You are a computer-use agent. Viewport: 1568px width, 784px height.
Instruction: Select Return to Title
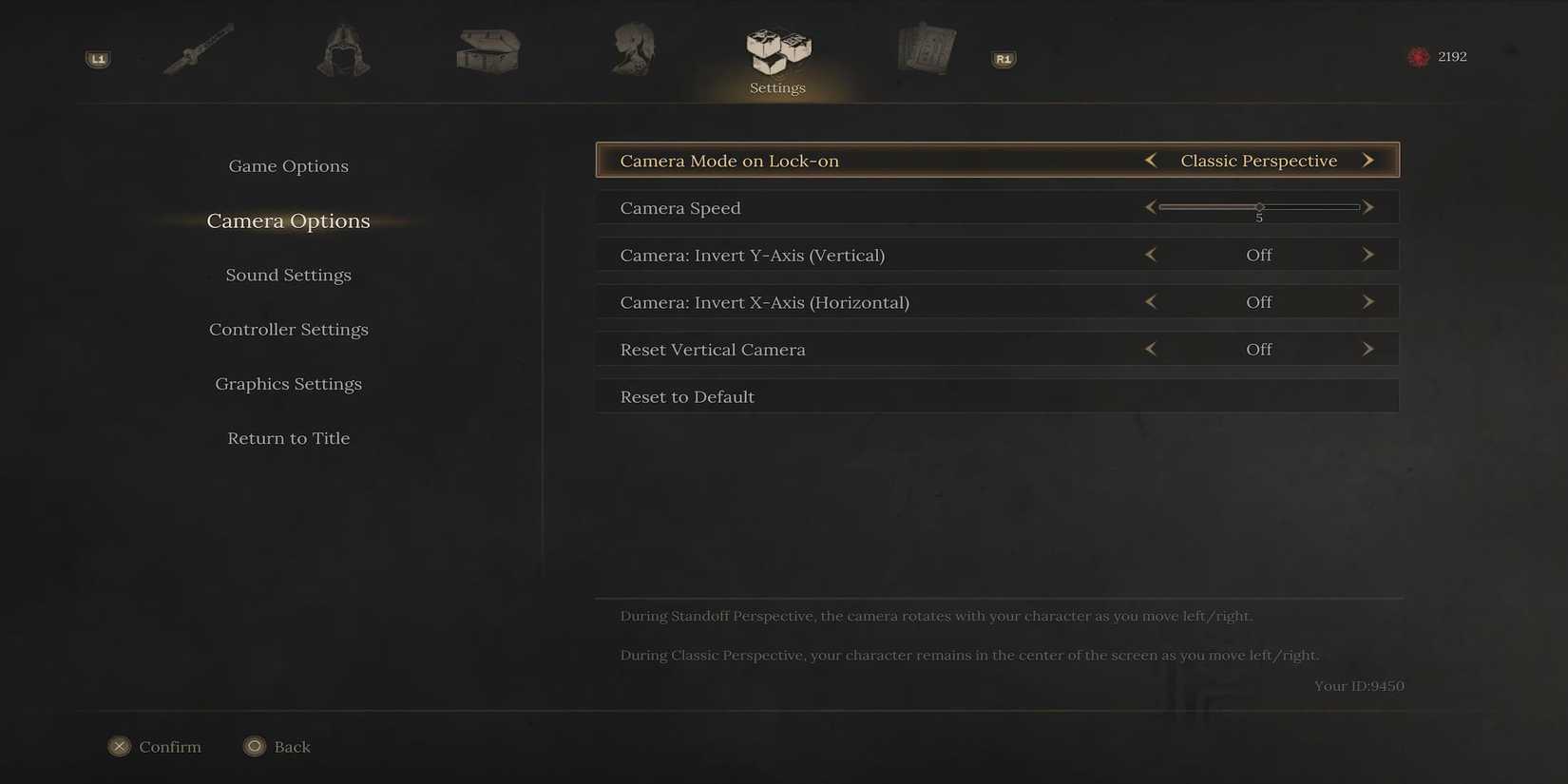pos(288,437)
